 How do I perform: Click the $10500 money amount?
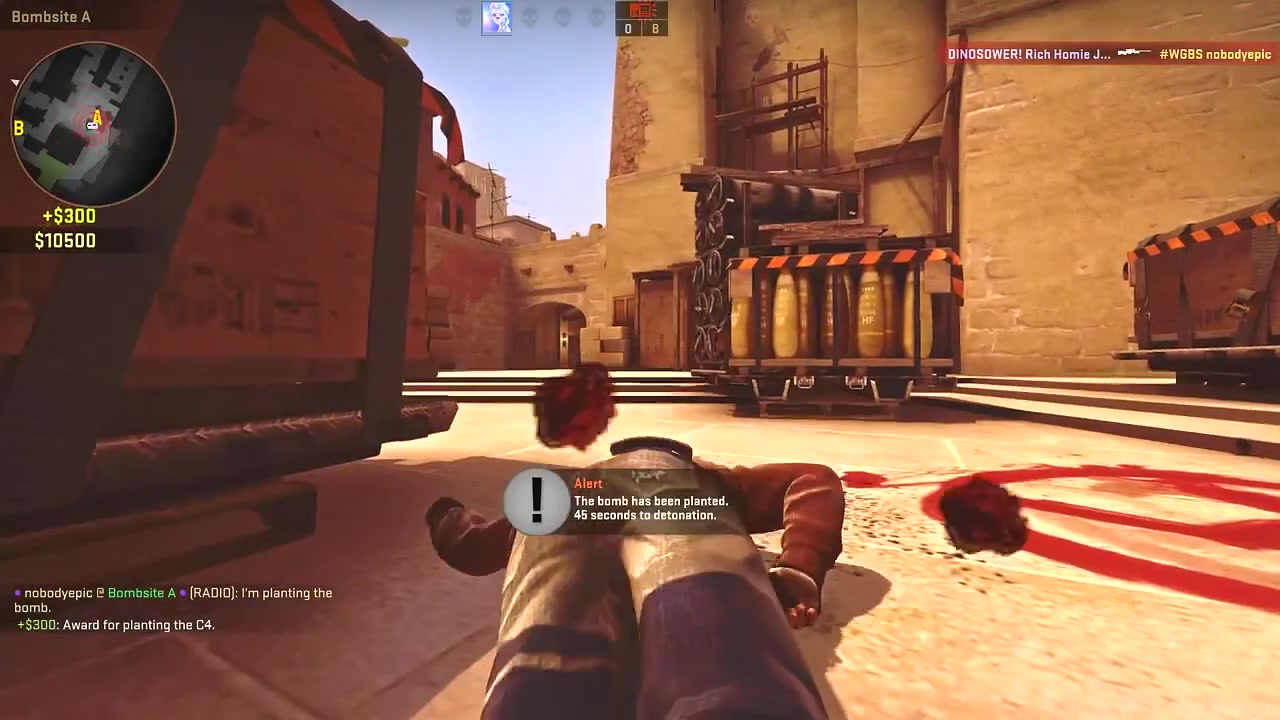tap(65, 240)
